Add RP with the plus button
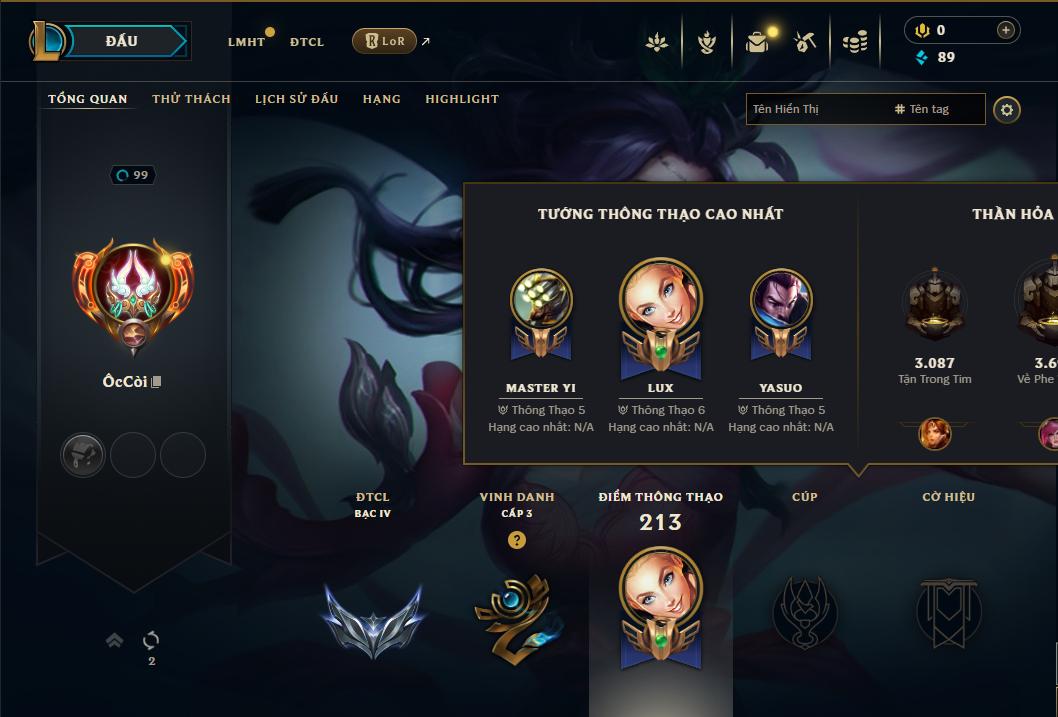 pyautogui.click(x=1006, y=30)
